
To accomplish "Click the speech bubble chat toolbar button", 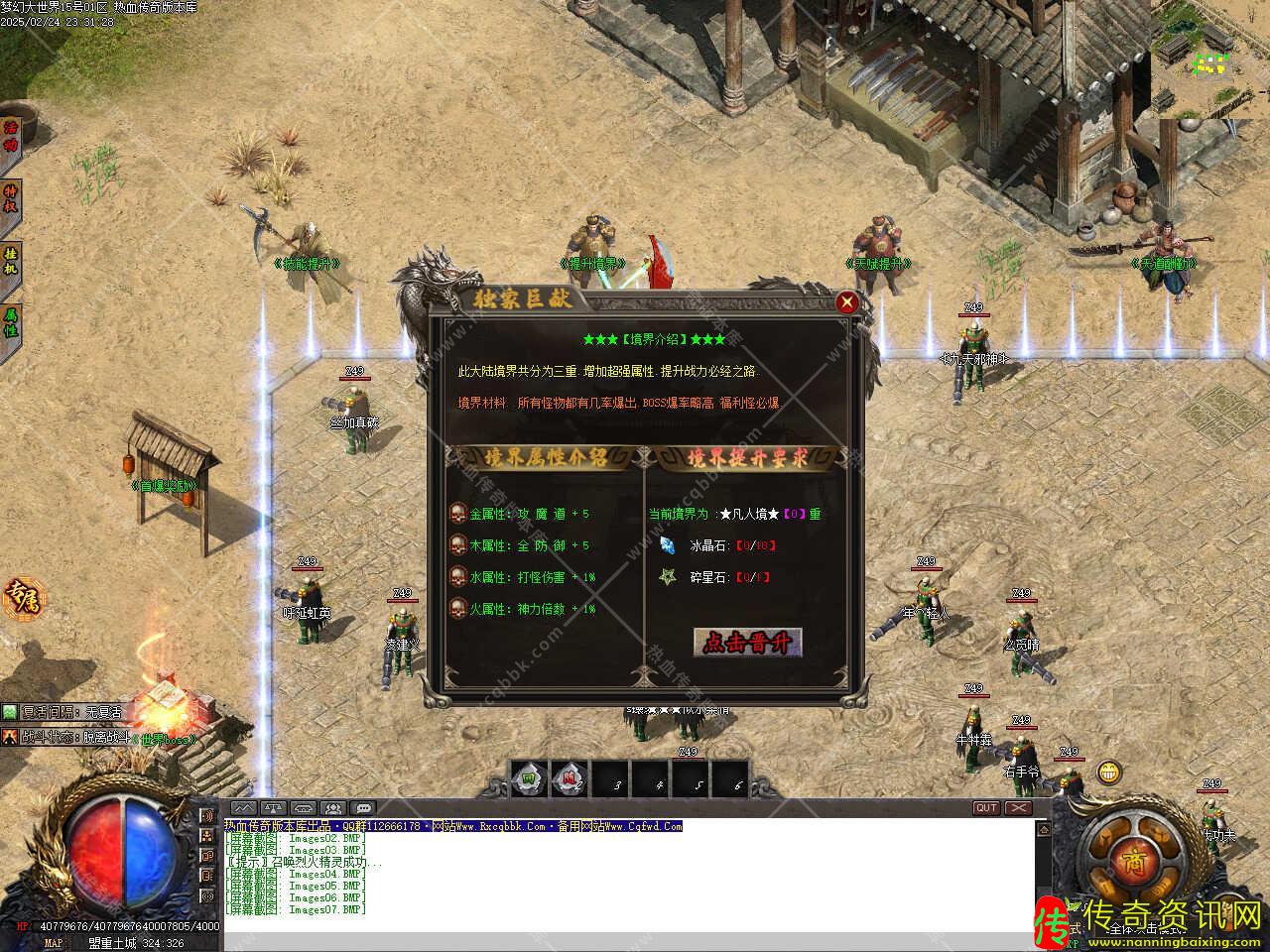I will point(363,808).
